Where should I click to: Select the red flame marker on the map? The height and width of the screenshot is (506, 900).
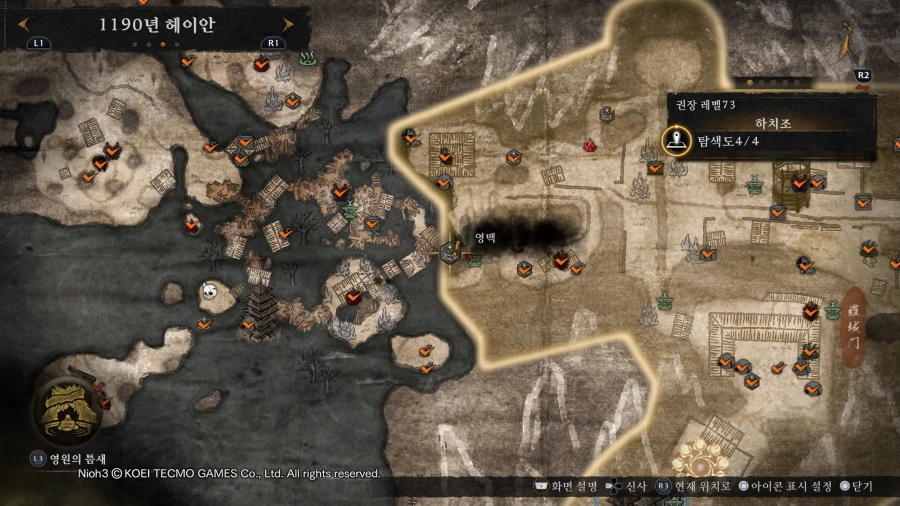point(591,146)
